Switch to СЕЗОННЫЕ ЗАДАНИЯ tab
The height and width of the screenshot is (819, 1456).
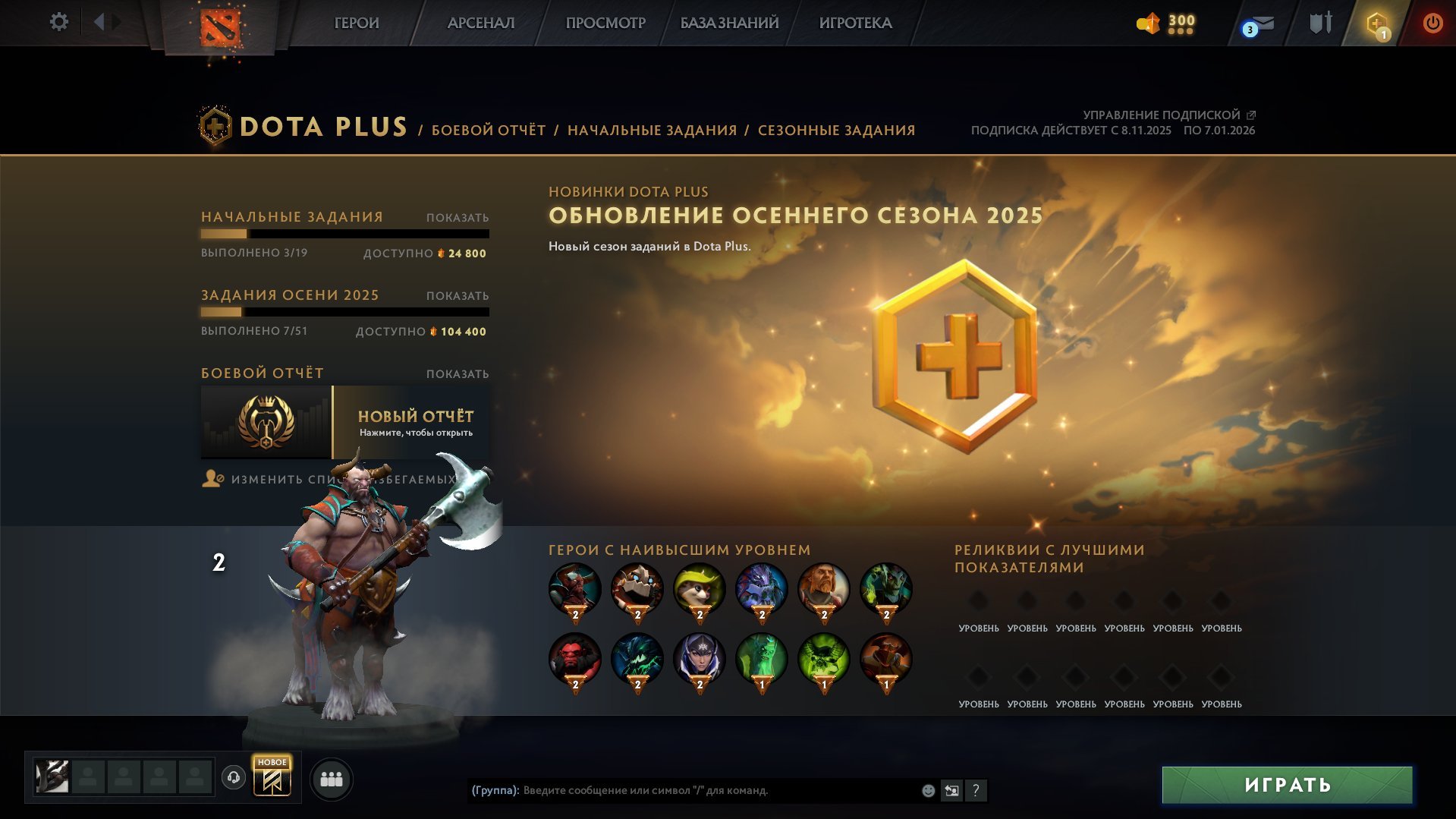835,130
